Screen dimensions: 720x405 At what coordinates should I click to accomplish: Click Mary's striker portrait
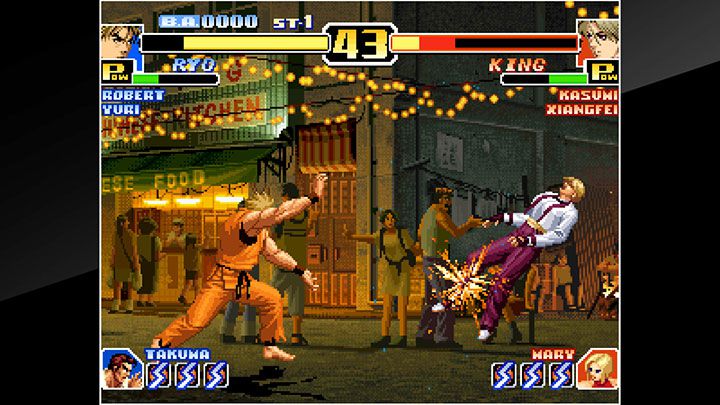click(598, 367)
